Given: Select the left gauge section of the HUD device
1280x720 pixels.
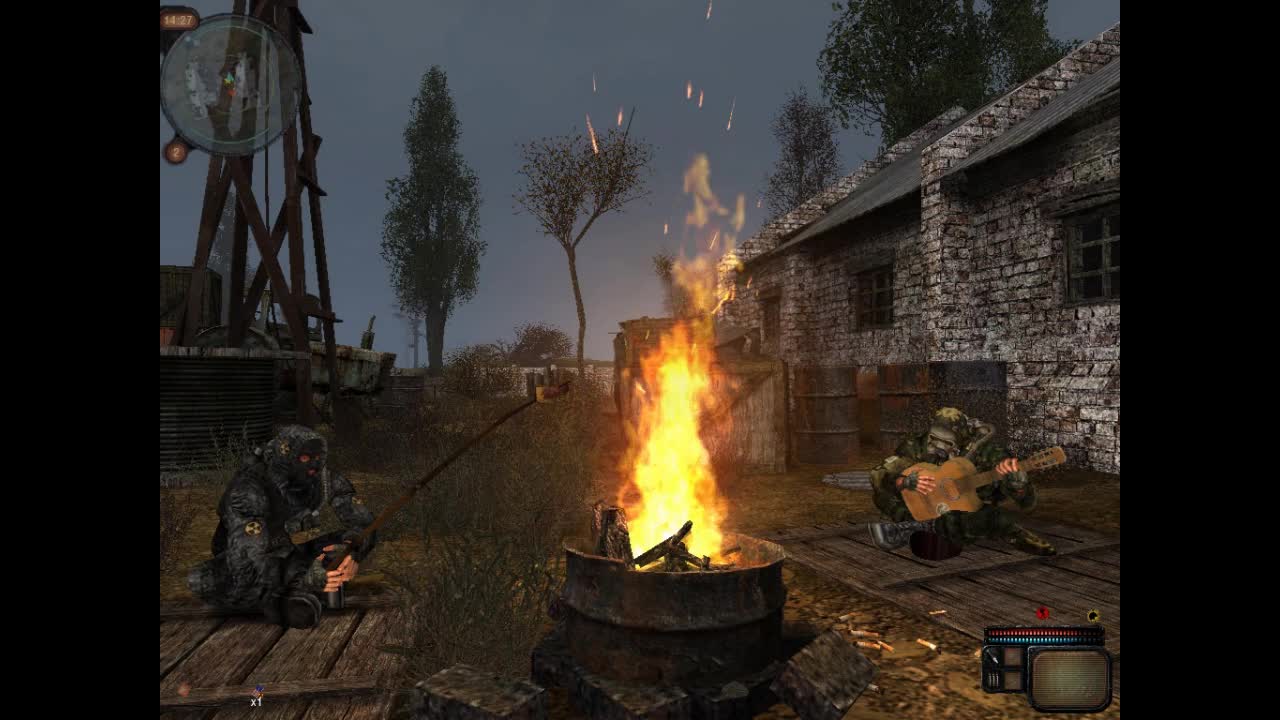Looking at the screenshot, I should pos(996,668).
